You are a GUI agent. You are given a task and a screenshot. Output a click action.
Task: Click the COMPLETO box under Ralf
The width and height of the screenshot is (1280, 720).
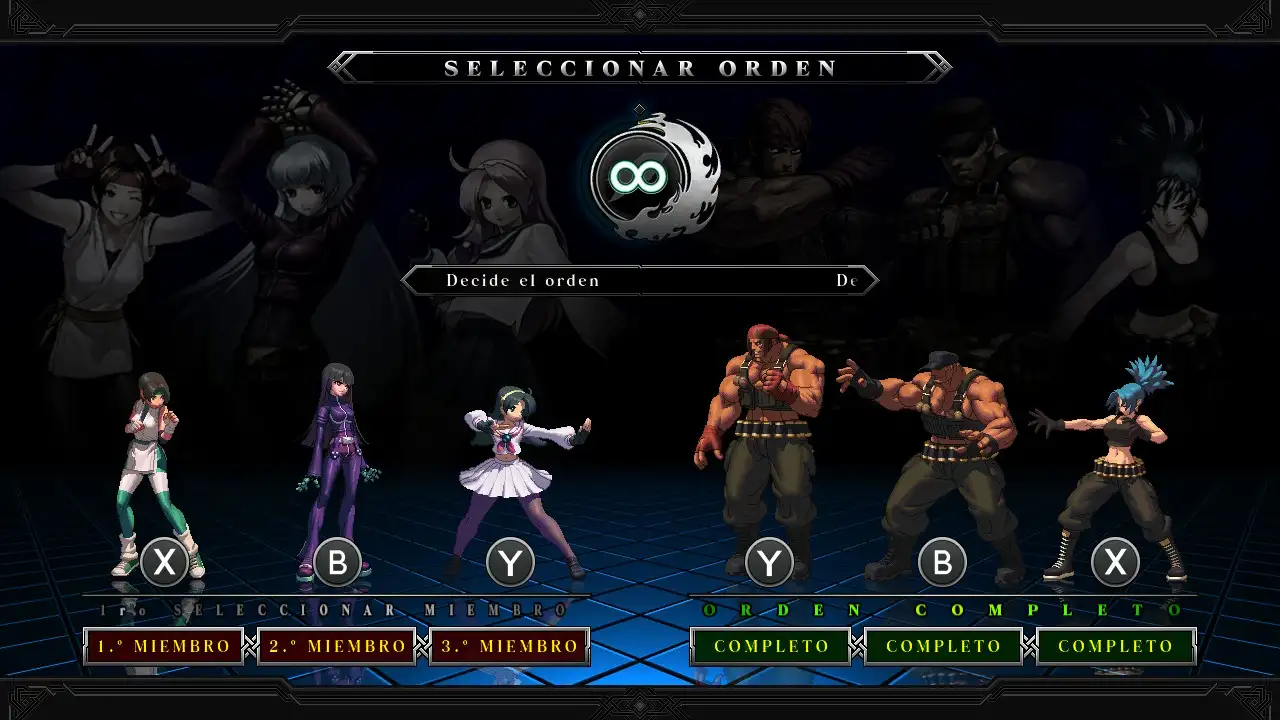(770, 646)
